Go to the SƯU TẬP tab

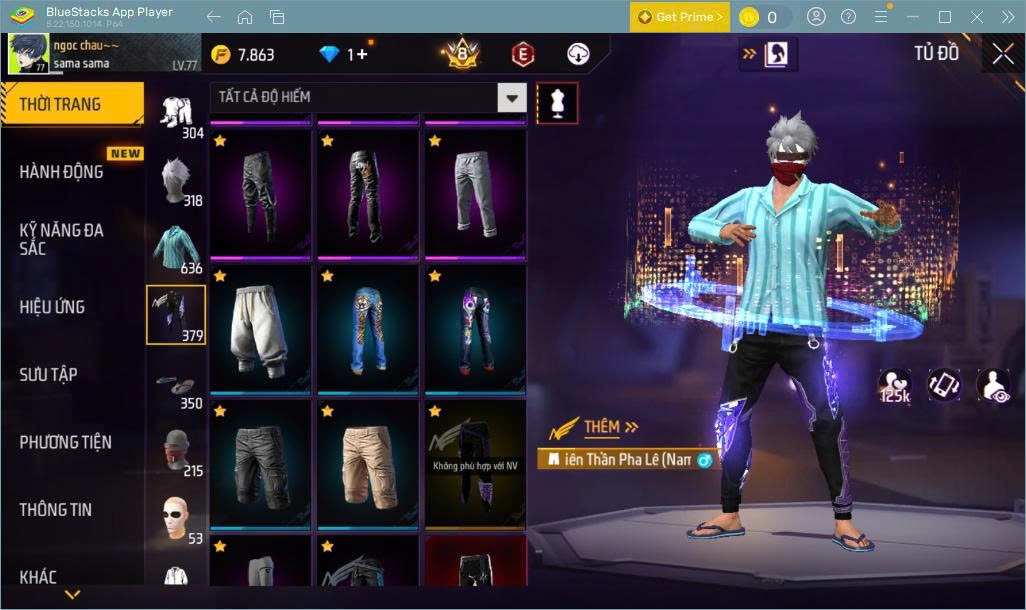coord(49,374)
